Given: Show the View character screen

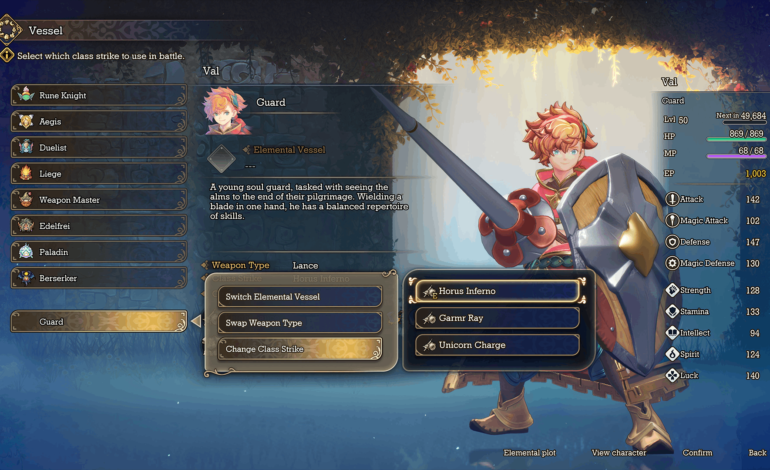Looking at the screenshot, I should pyautogui.click(x=617, y=453).
